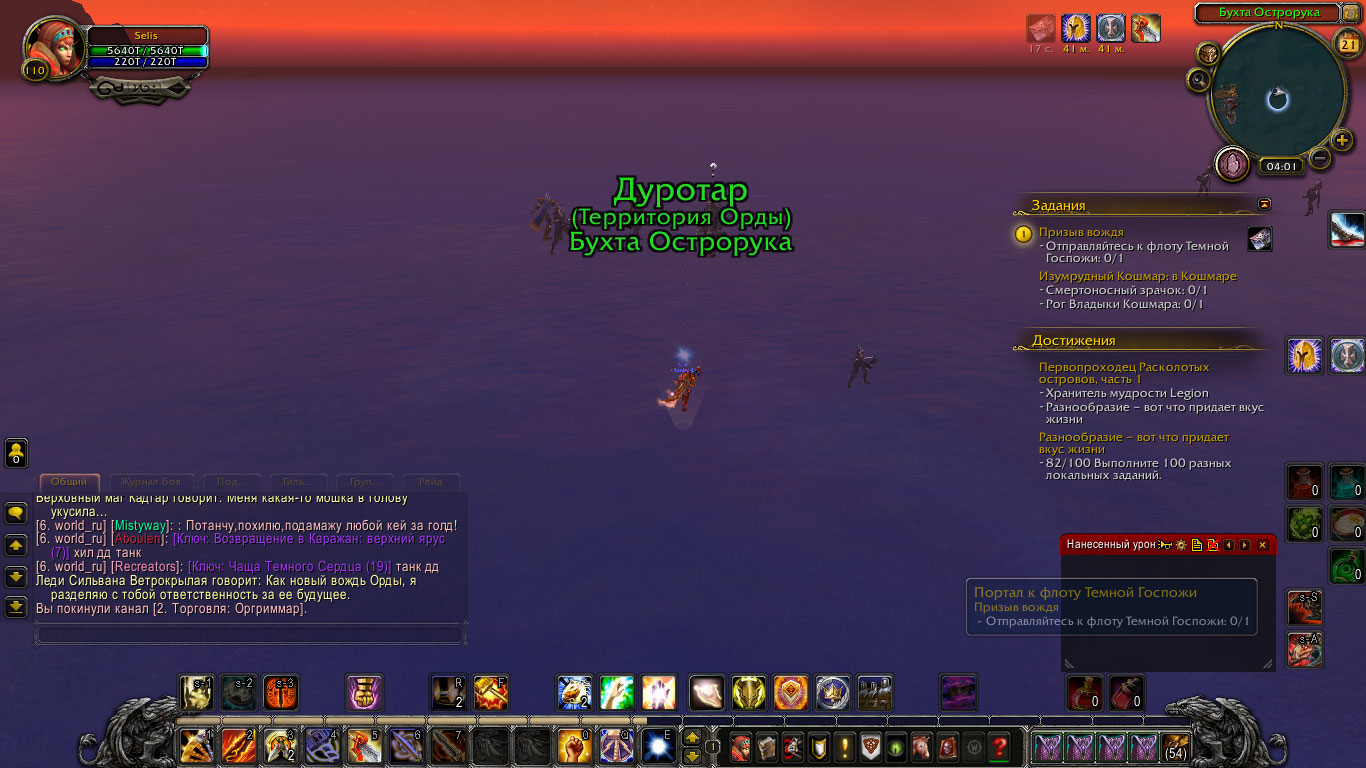Open the main backpack showing 54 slots

tap(1175, 748)
